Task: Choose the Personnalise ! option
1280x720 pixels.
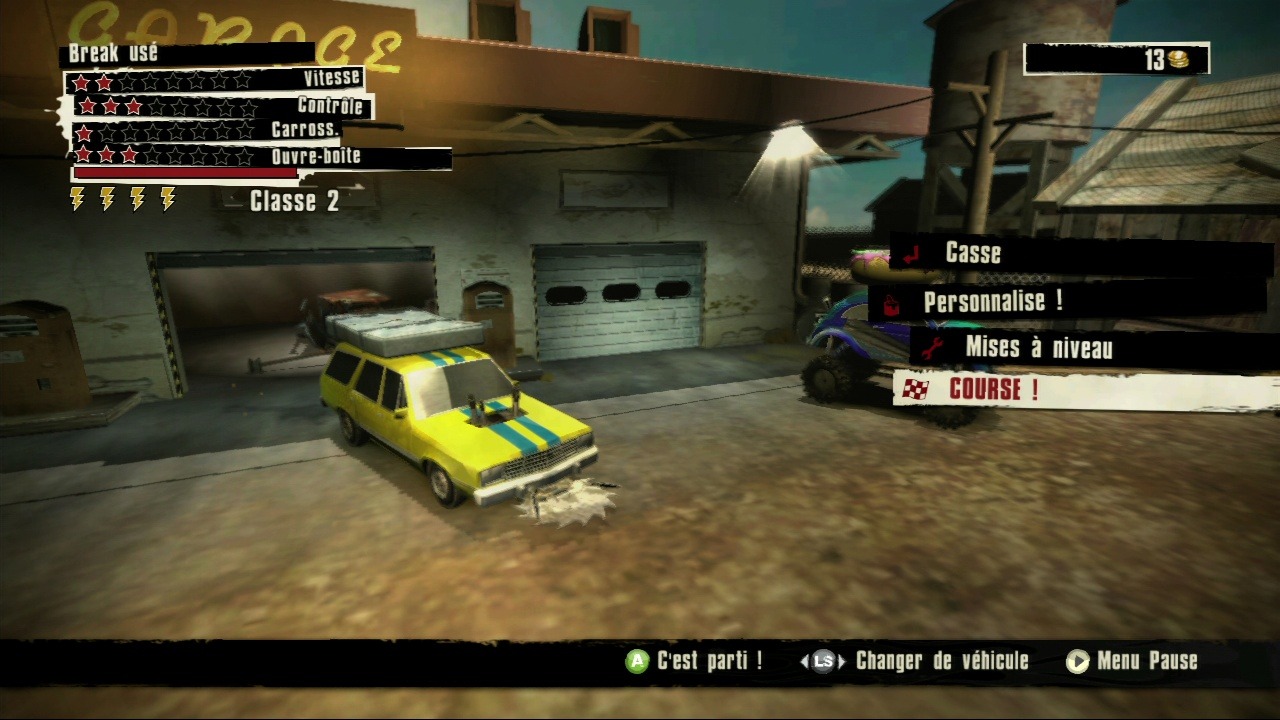Action: (992, 301)
